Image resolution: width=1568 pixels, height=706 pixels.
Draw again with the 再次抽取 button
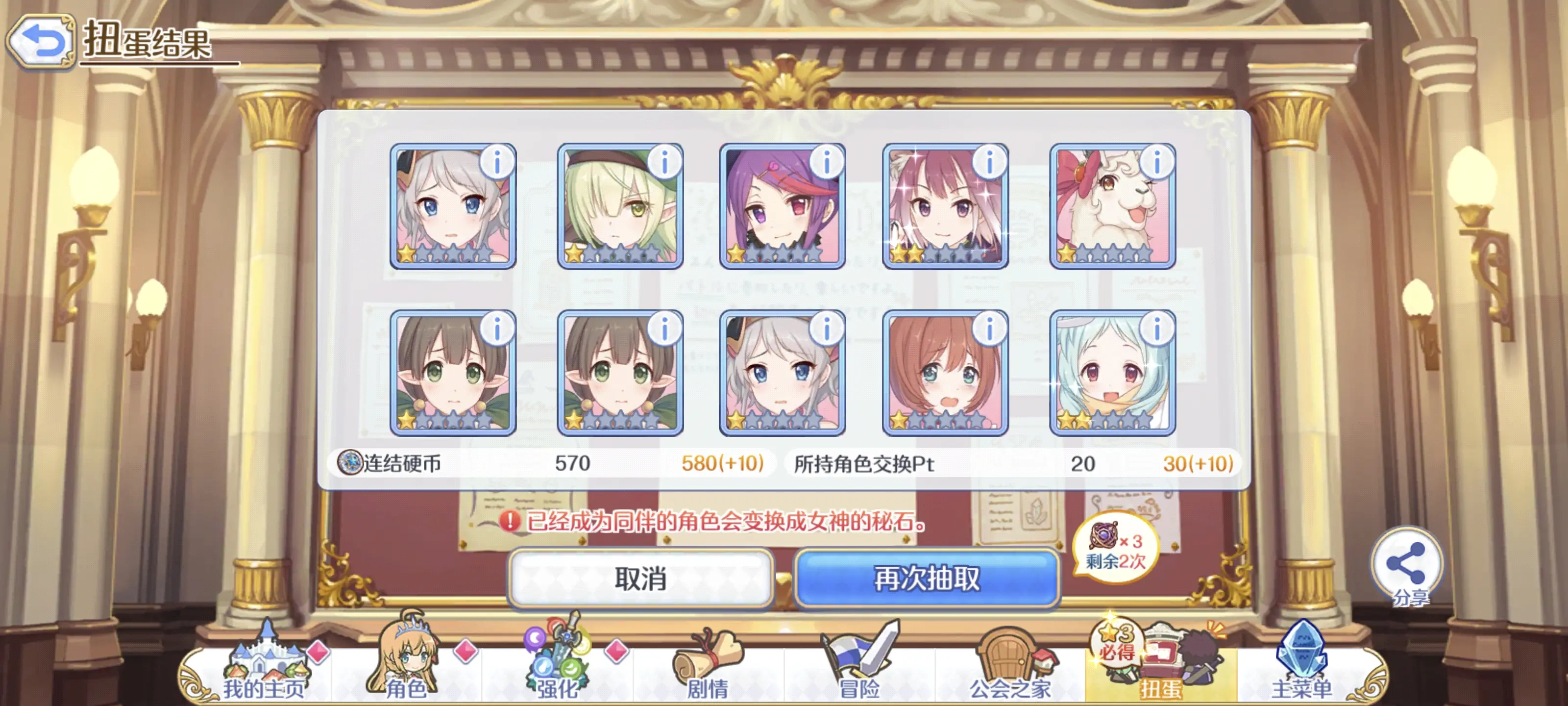coord(927,579)
